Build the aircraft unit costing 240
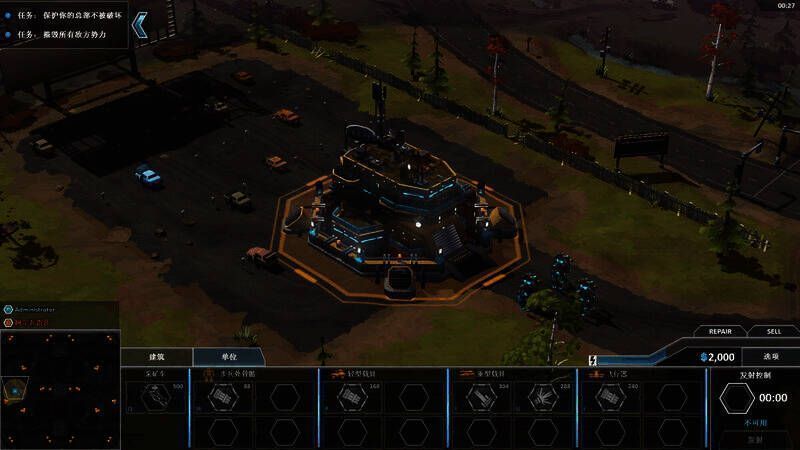 pos(610,397)
